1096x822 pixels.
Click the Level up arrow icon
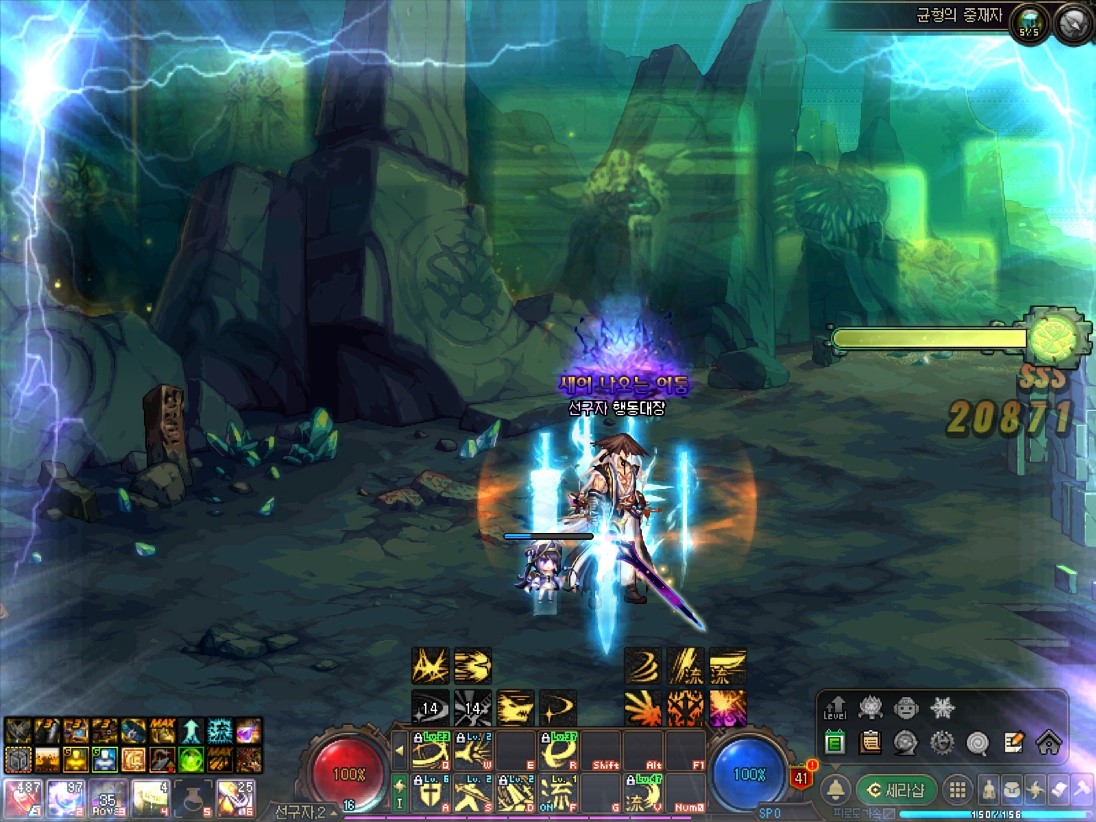point(836,708)
